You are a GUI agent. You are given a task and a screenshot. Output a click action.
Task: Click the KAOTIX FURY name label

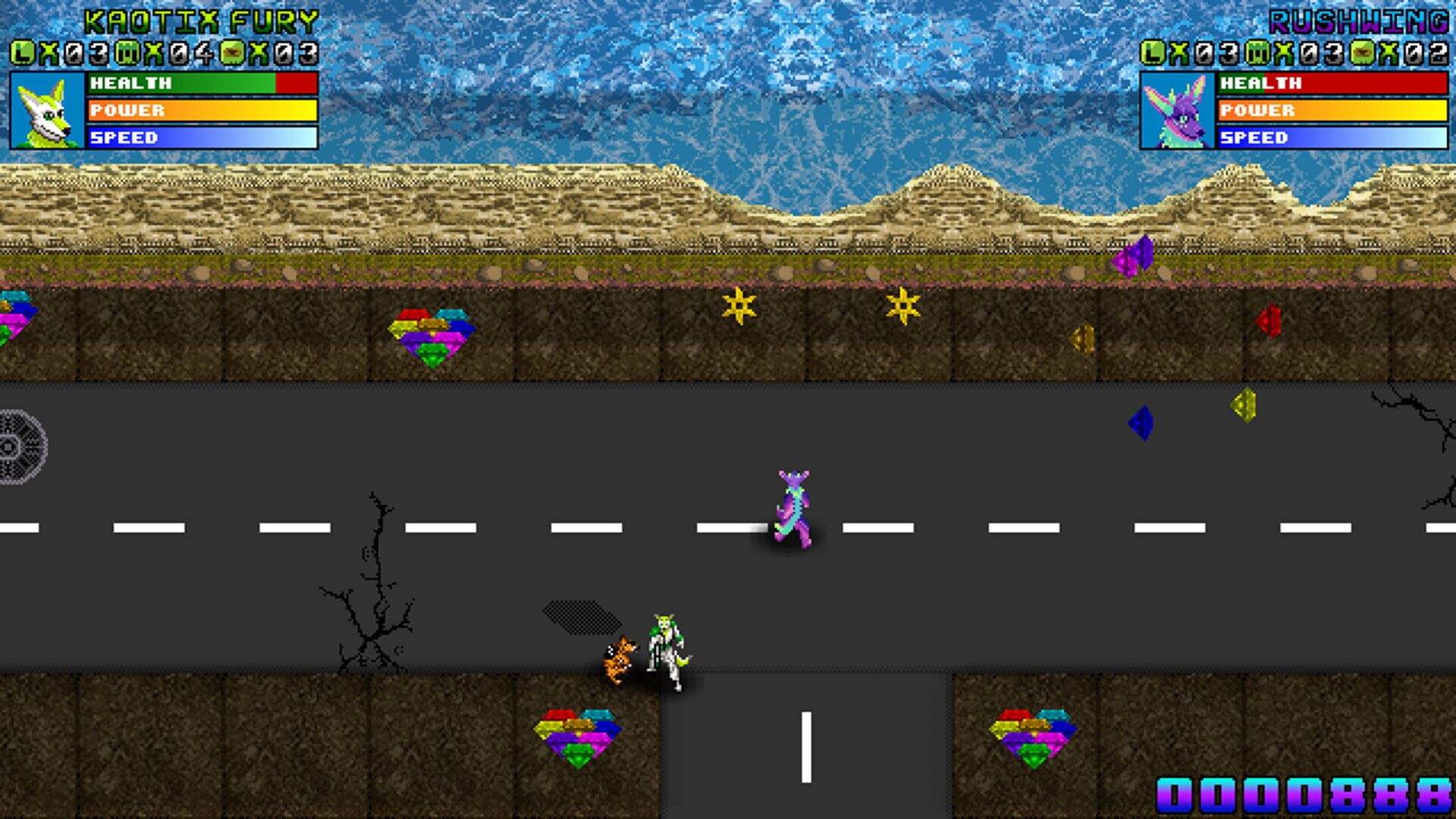[201, 20]
